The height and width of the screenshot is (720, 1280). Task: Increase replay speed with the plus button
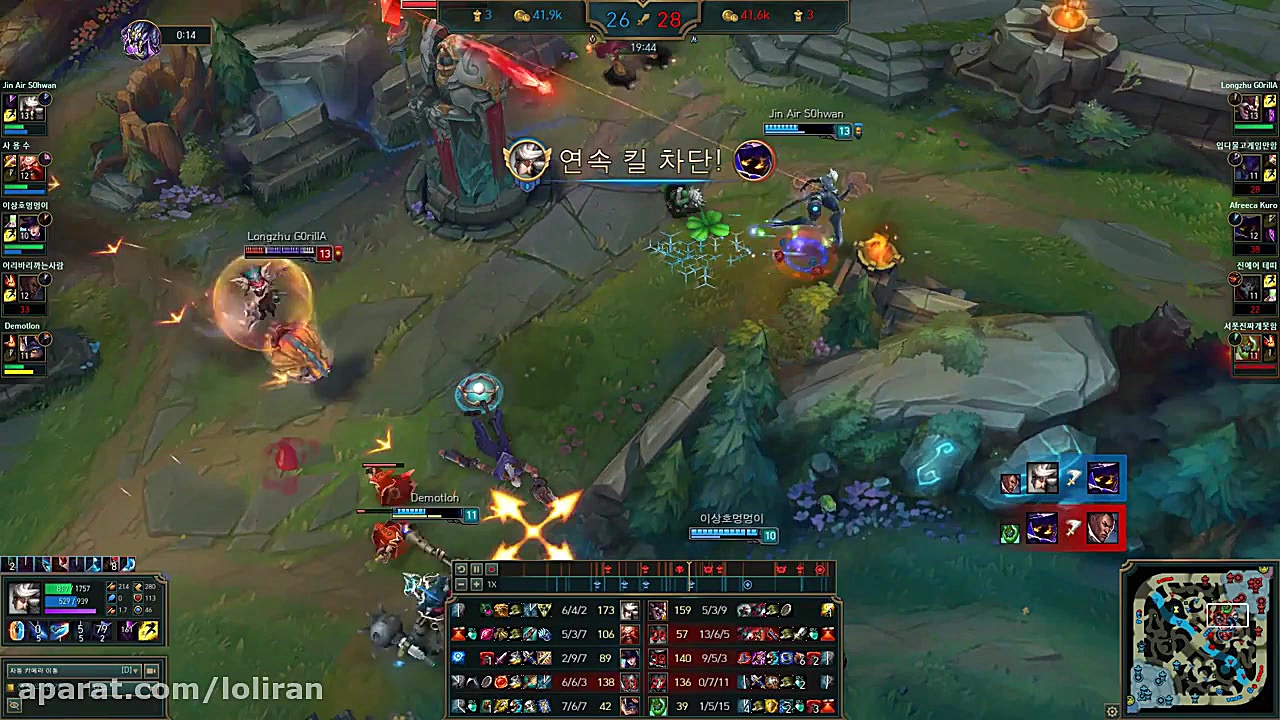coord(476,584)
